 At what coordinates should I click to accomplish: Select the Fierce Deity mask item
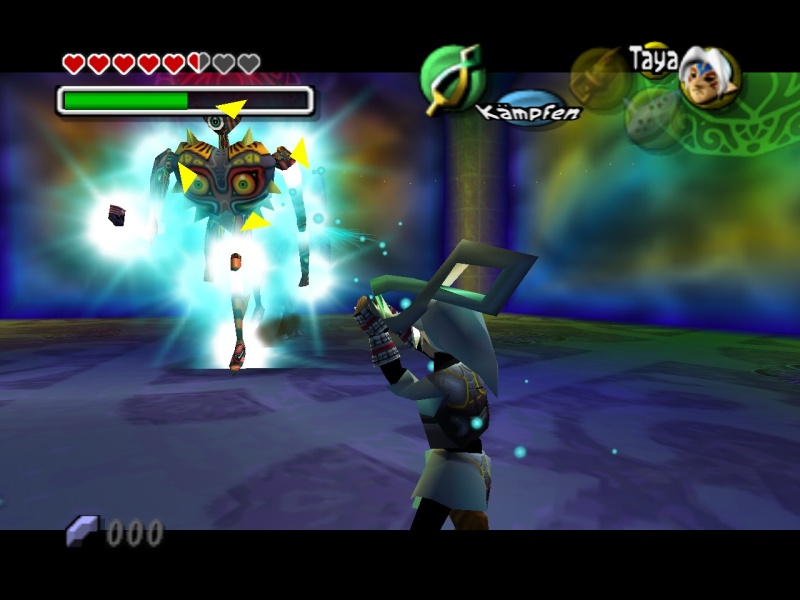pos(709,78)
